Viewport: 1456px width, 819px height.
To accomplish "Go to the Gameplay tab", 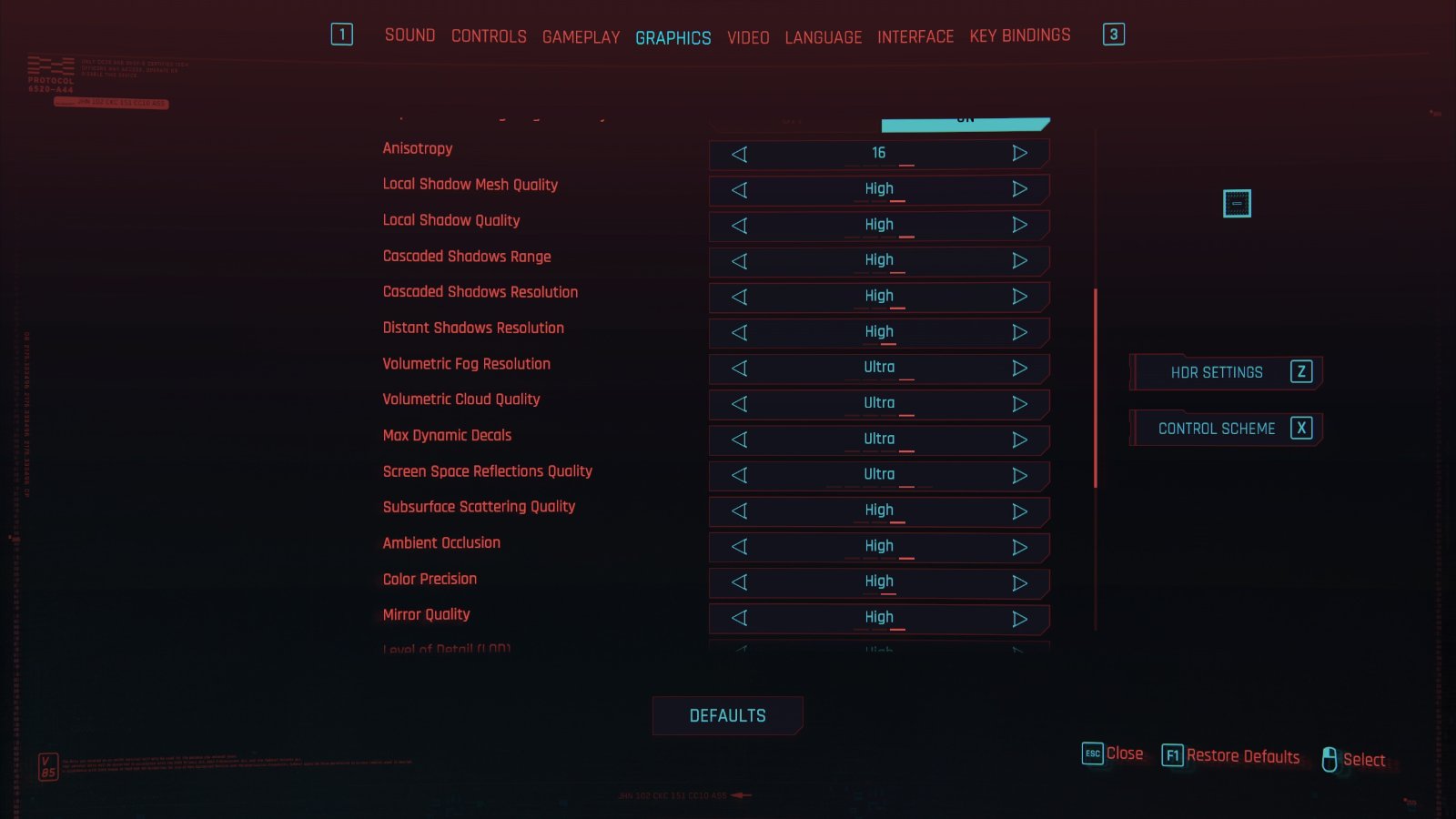I will tap(581, 37).
